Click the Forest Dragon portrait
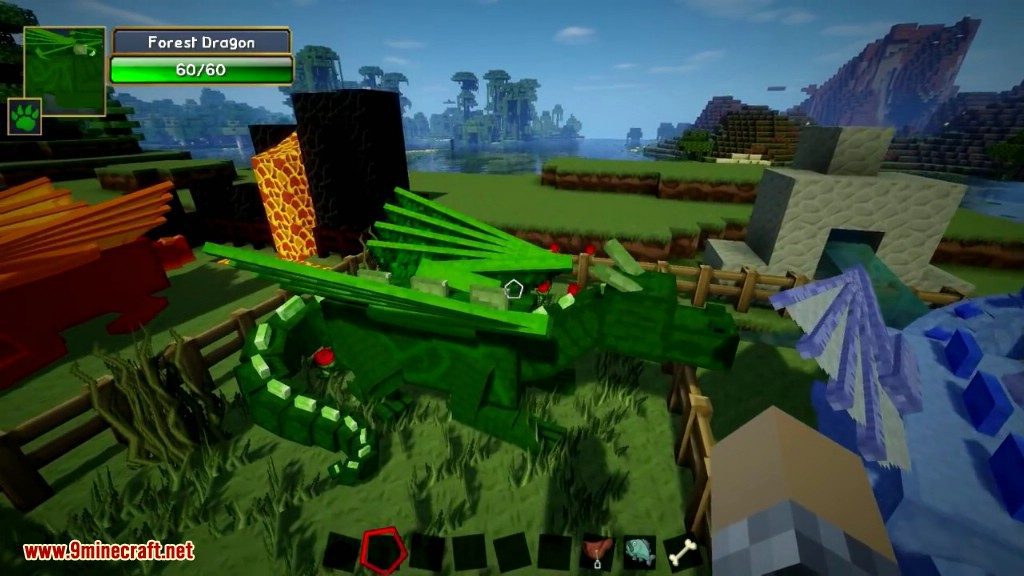 [64, 69]
